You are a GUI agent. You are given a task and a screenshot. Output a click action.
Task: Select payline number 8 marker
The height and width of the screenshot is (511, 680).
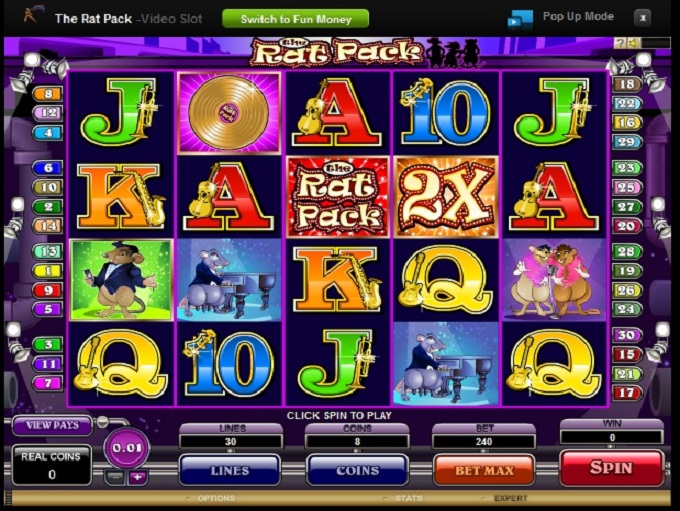coord(48,95)
